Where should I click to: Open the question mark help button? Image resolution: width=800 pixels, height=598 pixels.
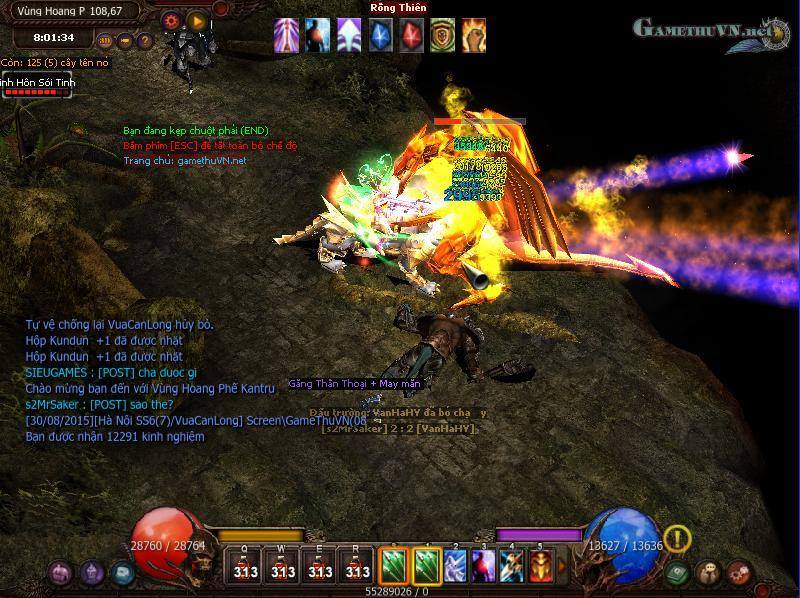145,41
